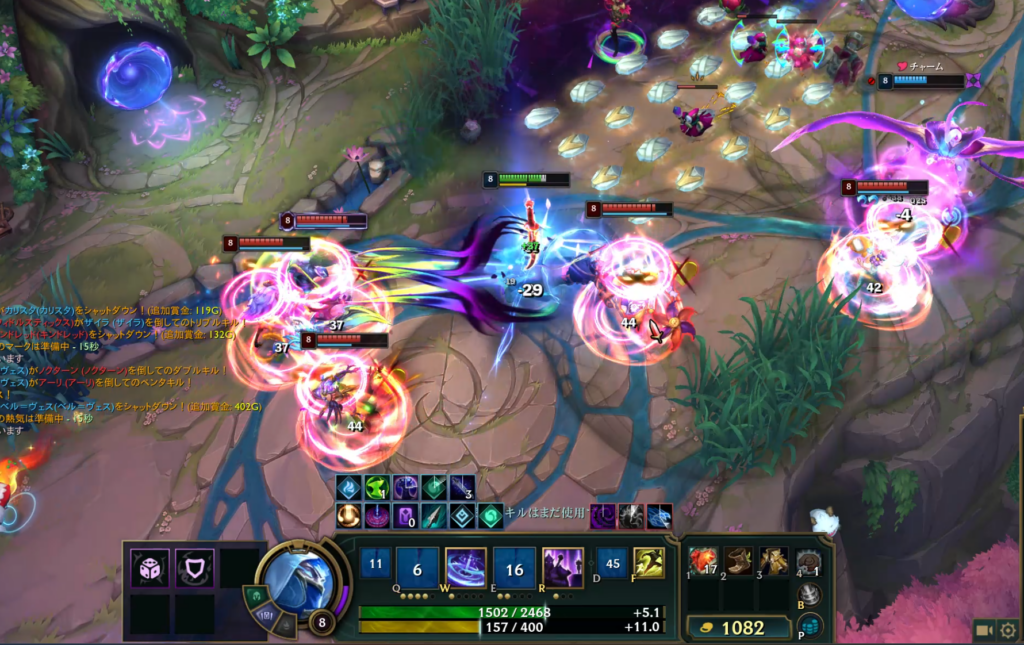Activate the hat item in slot 4

[x=808, y=561]
